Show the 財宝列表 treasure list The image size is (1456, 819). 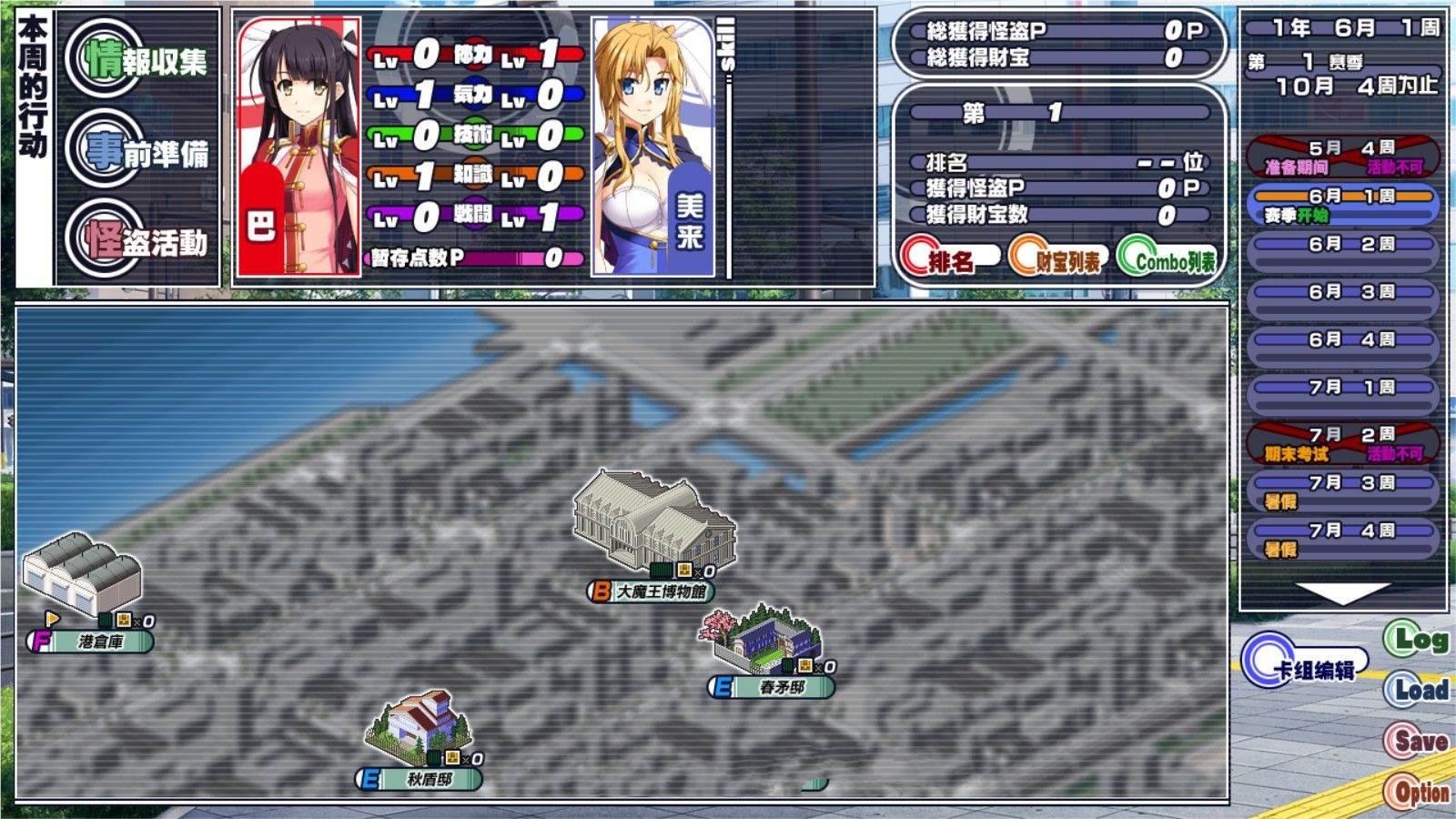pyautogui.click(x=1057, y=260)
